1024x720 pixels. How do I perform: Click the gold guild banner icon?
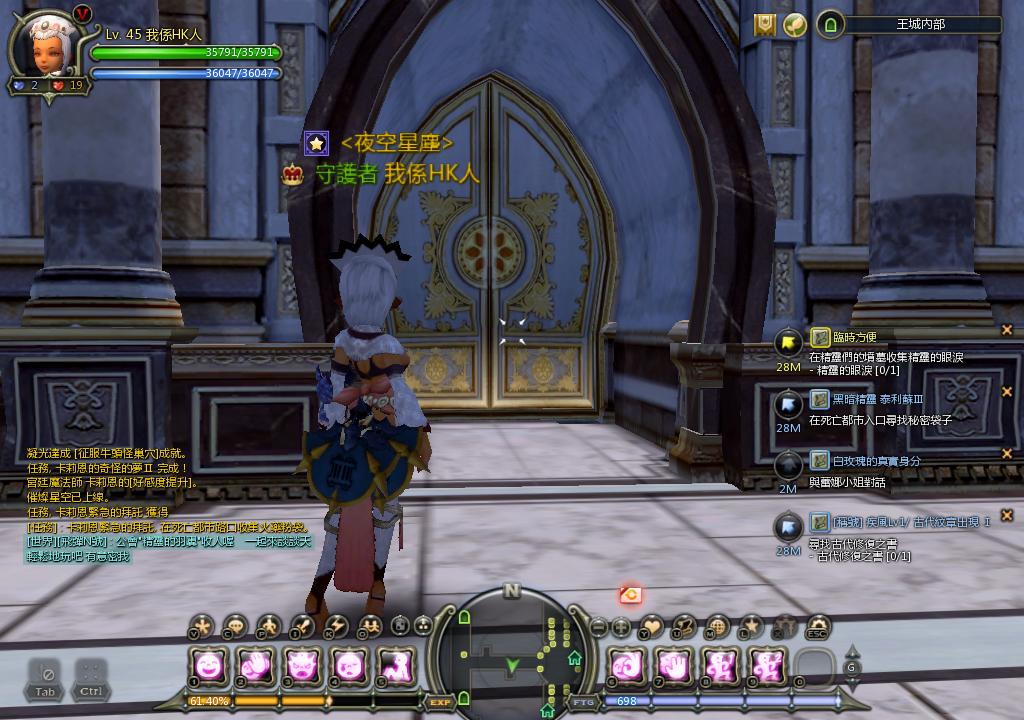coord(765,26)
